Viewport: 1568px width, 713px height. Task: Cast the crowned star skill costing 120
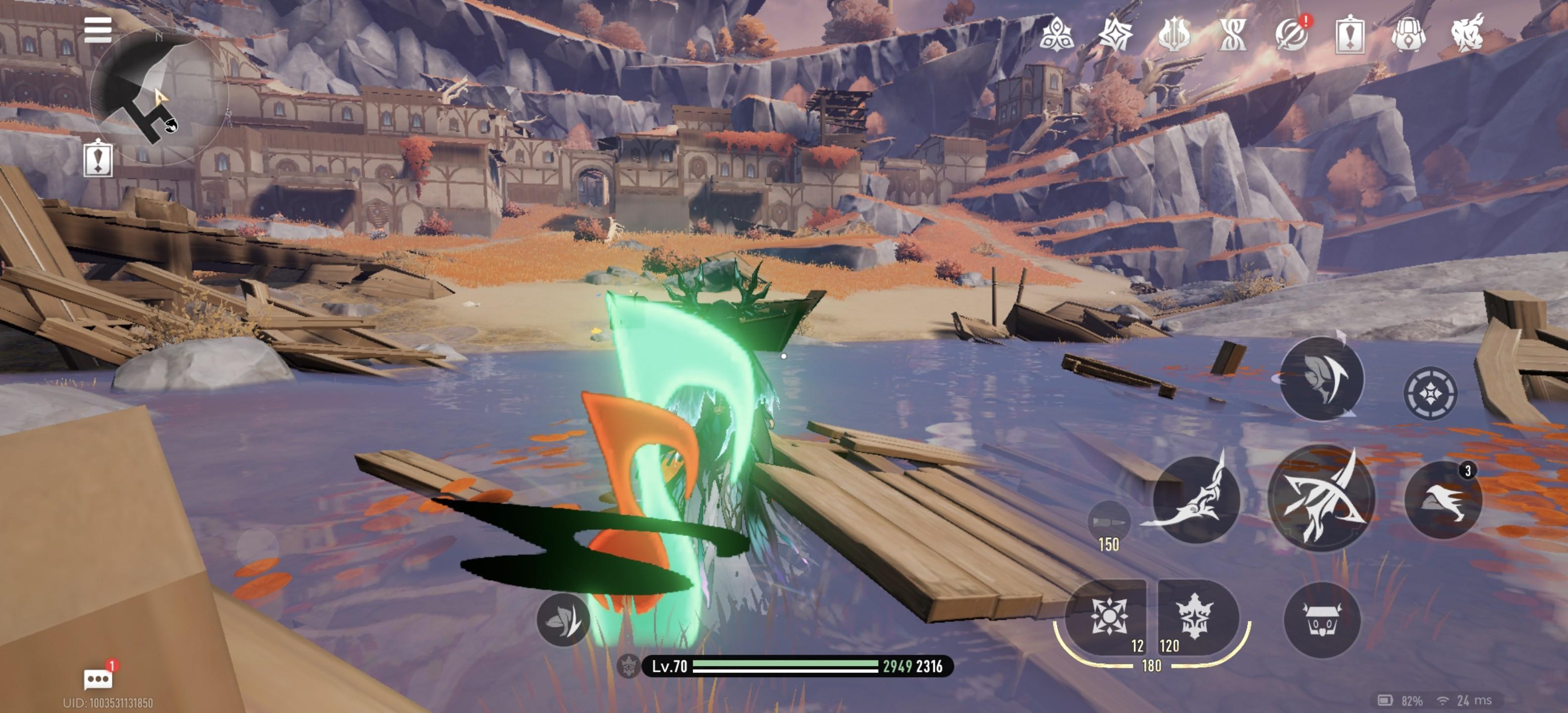(x=1196, y=616)
